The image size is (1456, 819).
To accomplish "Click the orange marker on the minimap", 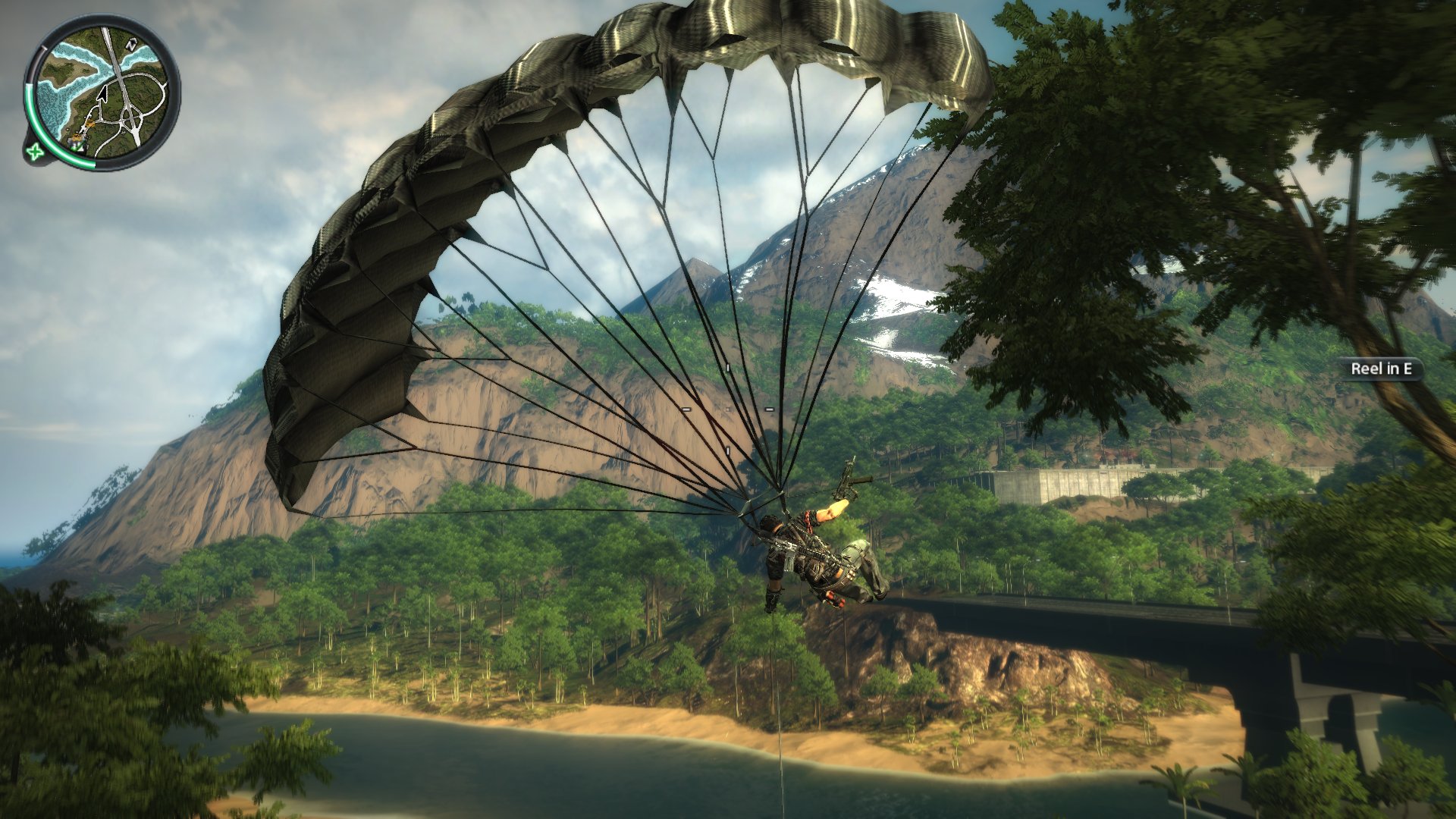I will (89, 121).
